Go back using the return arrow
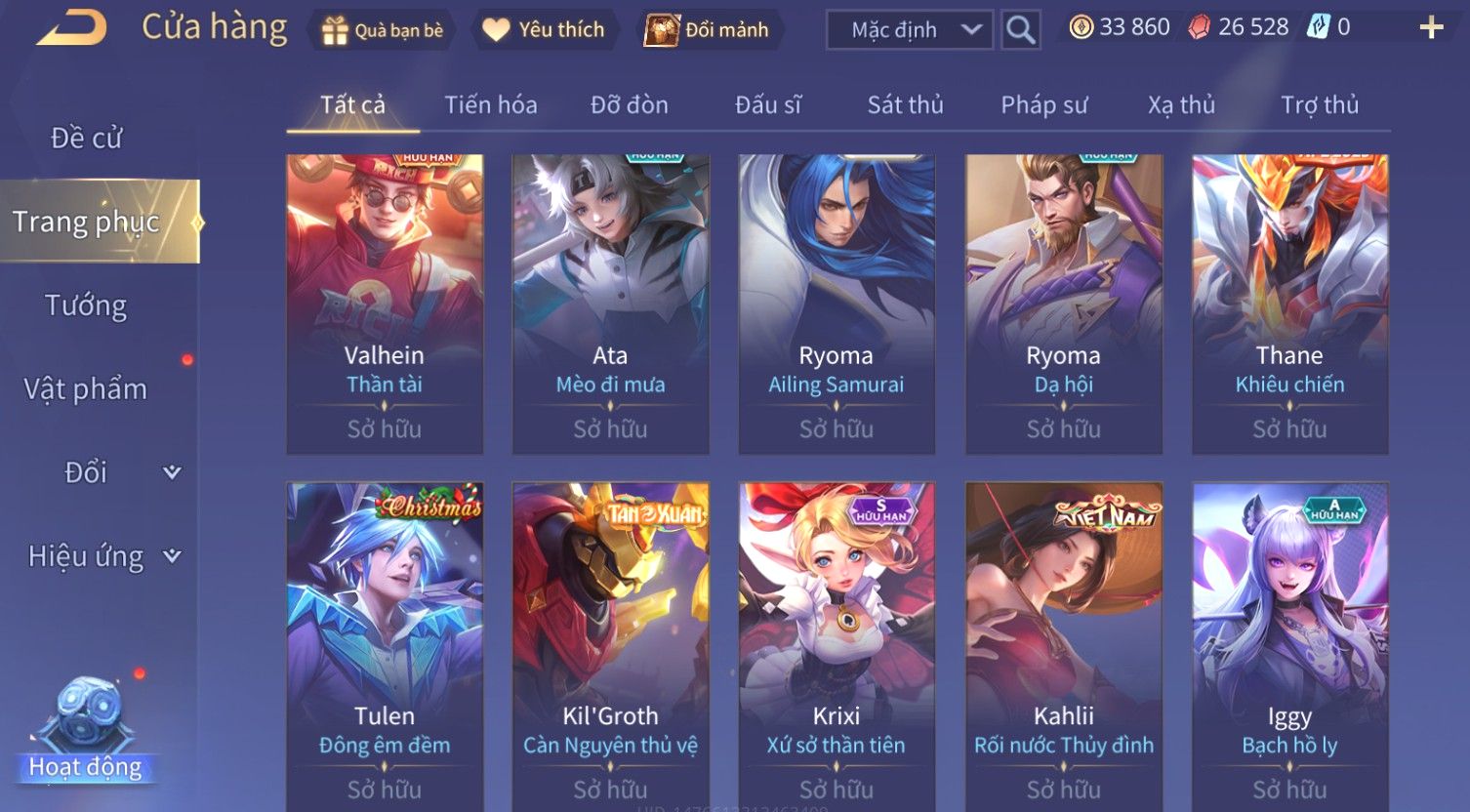 pyautogui.click(x=71, y=28)
